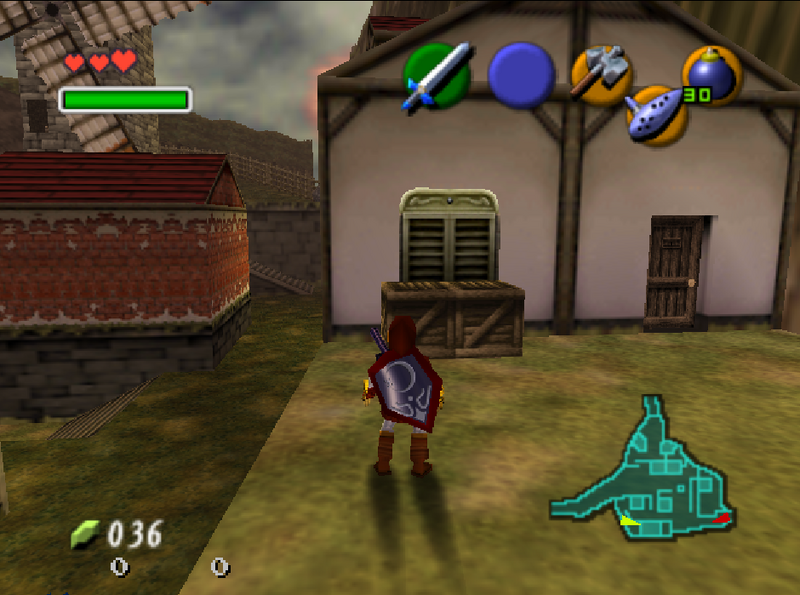Choose the bomb item icon

point(711,74)
